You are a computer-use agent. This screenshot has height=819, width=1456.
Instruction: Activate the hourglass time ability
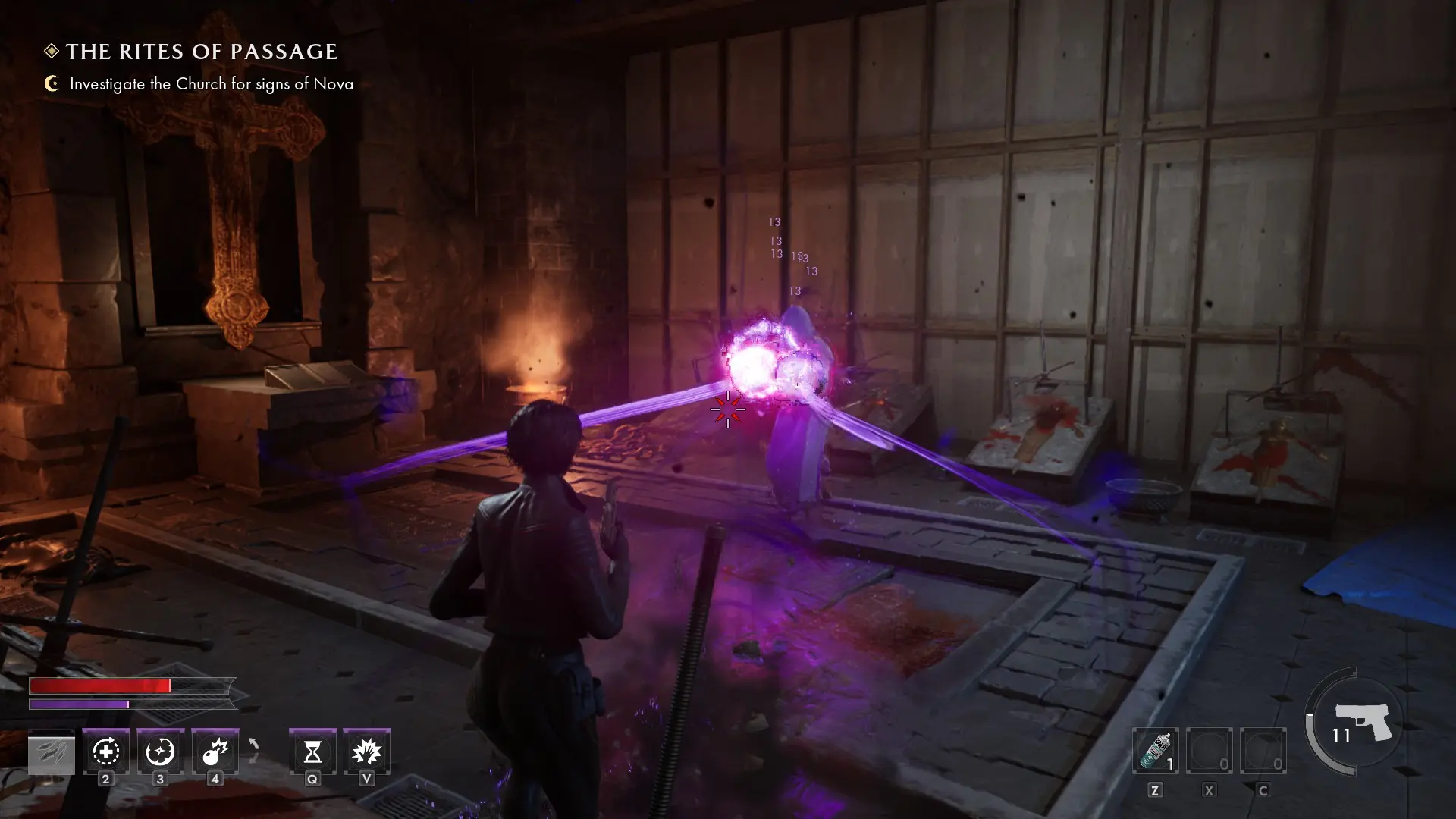click(312, 752)
